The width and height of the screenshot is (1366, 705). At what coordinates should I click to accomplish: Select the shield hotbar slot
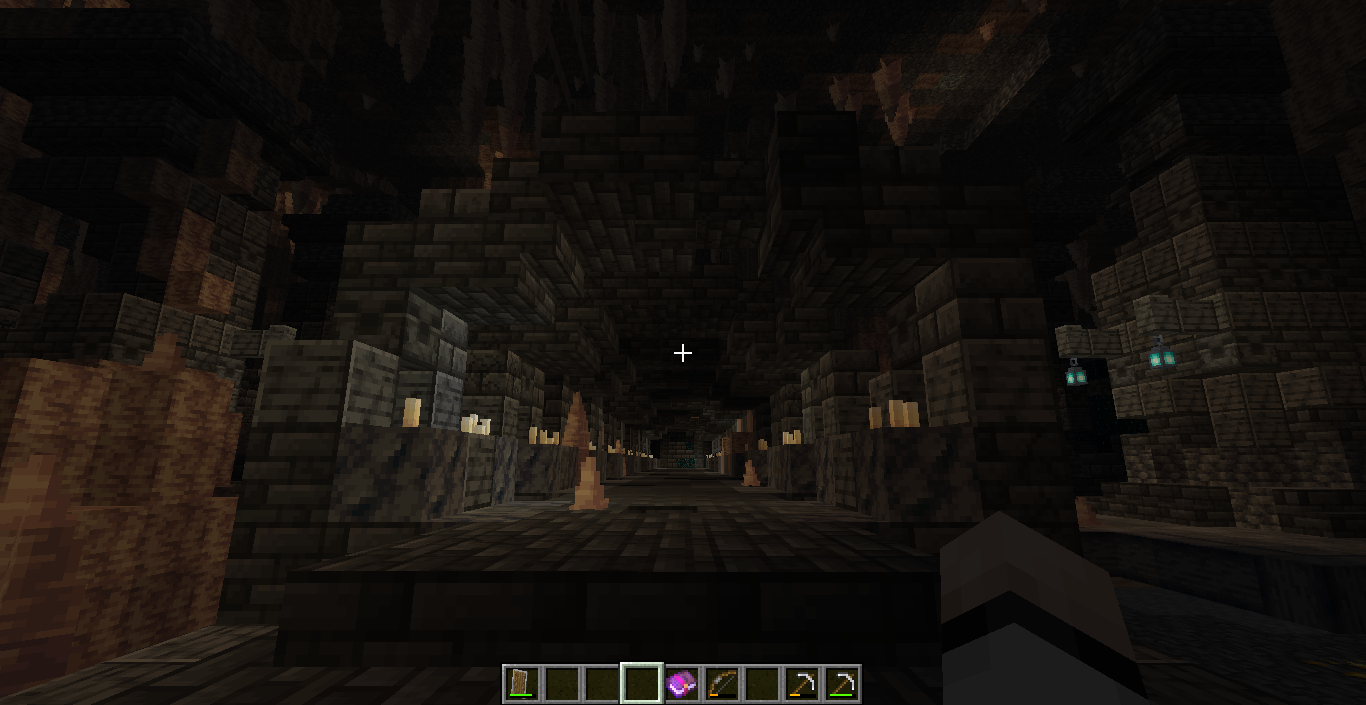(521, 684)
